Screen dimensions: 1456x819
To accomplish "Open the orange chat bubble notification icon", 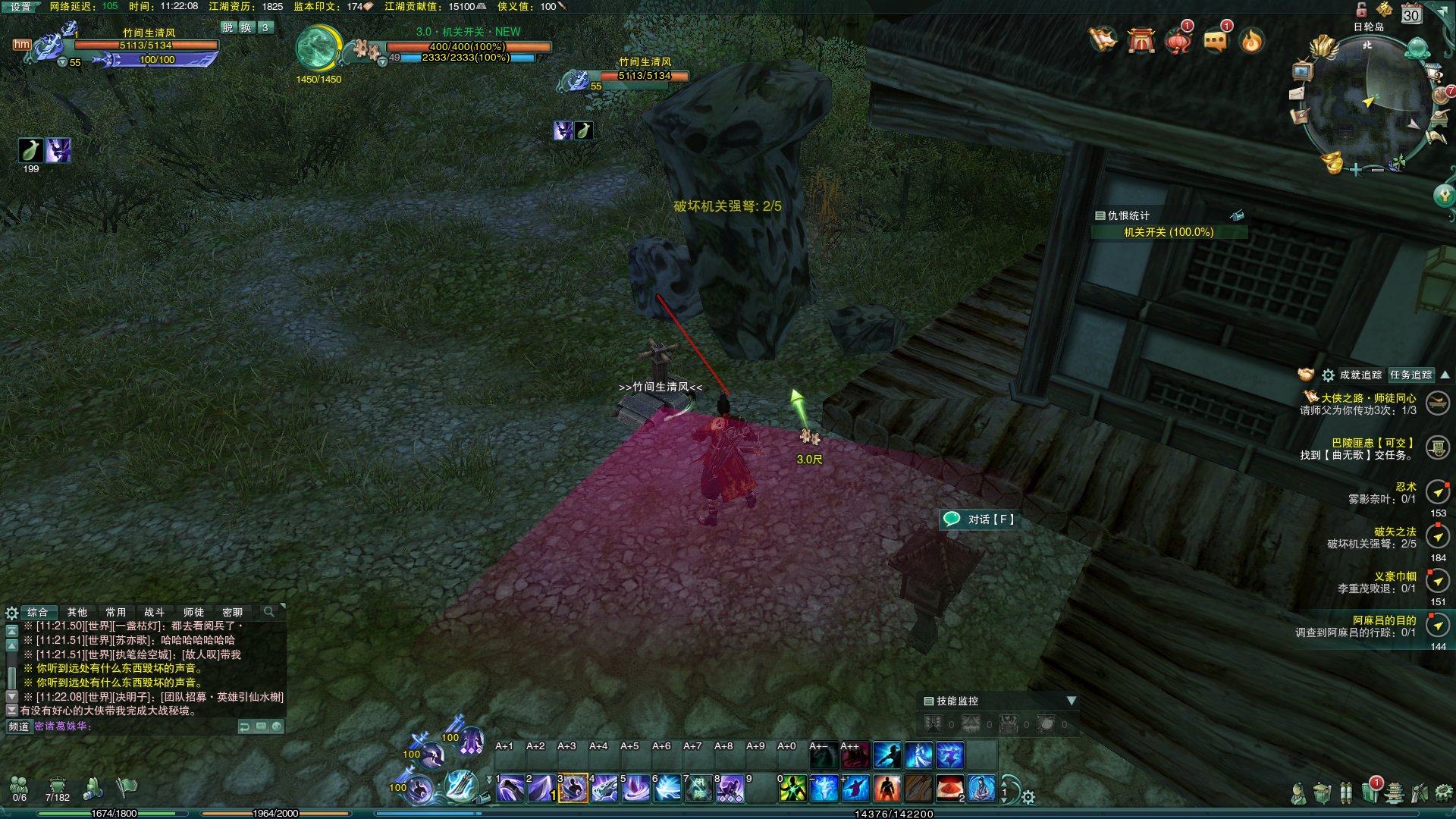I will (x=1215, y=39).
